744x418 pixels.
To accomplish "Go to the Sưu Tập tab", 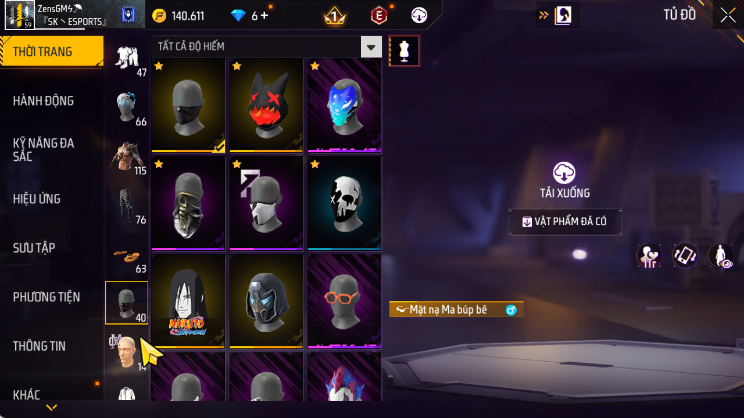I will click(x=36, y=247).
